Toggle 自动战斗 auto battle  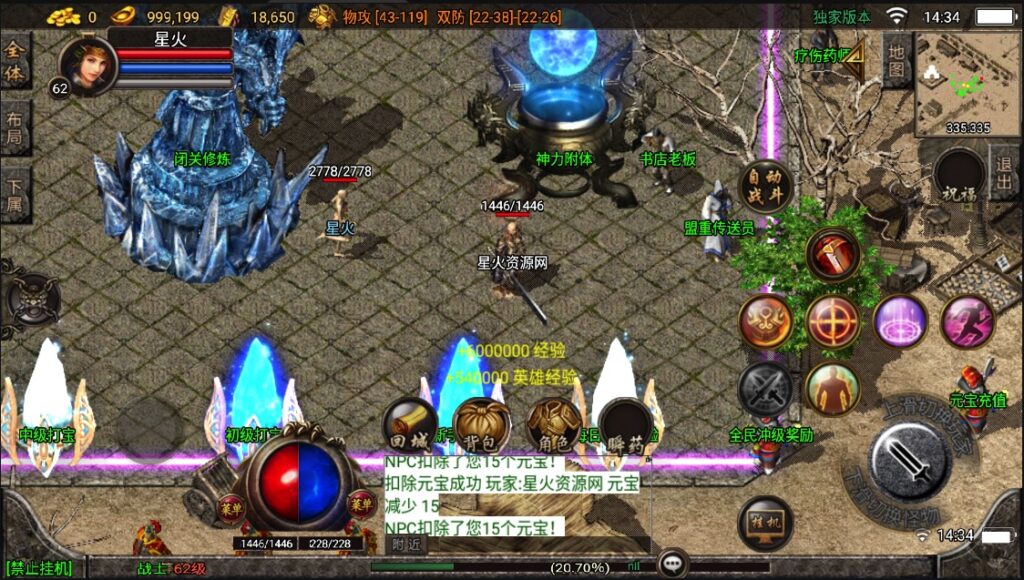765,185
